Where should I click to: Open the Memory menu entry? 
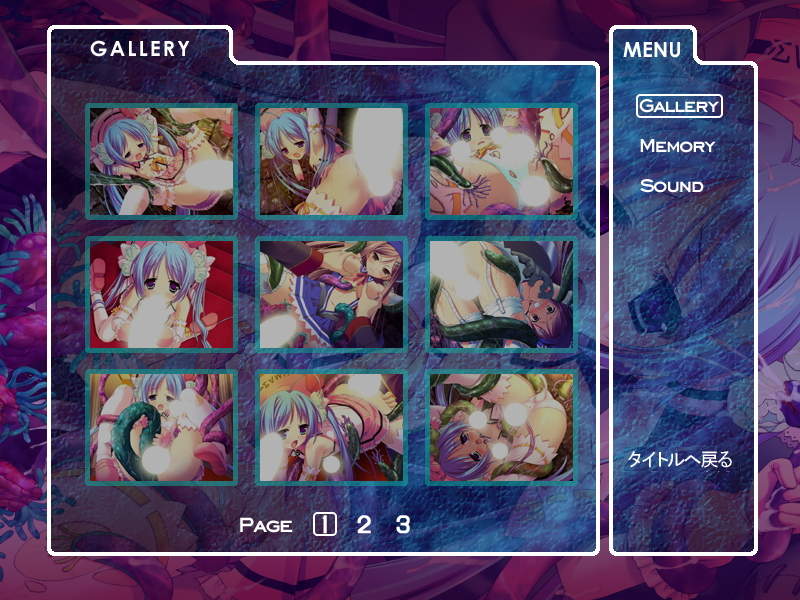pyautogui.click(x=677, y=146)
